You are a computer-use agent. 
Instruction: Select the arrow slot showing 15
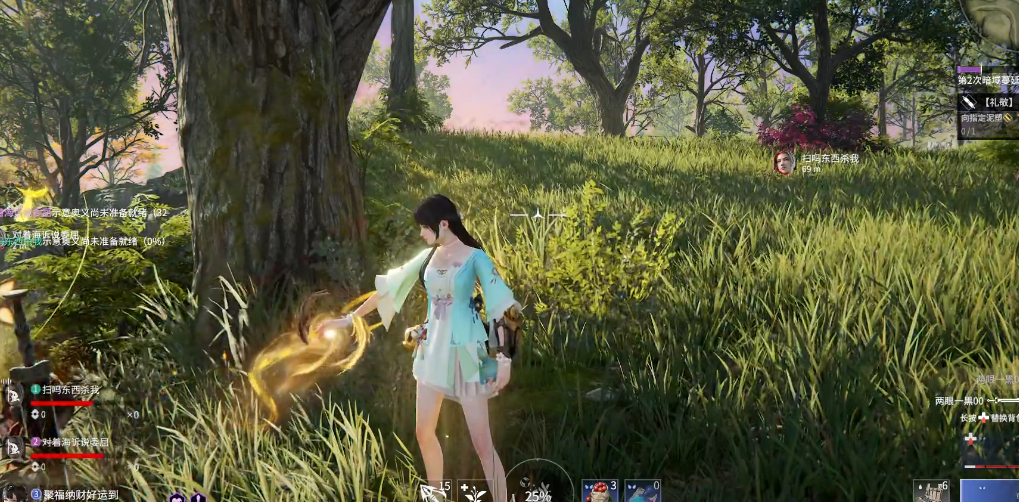tap(436, 491)
